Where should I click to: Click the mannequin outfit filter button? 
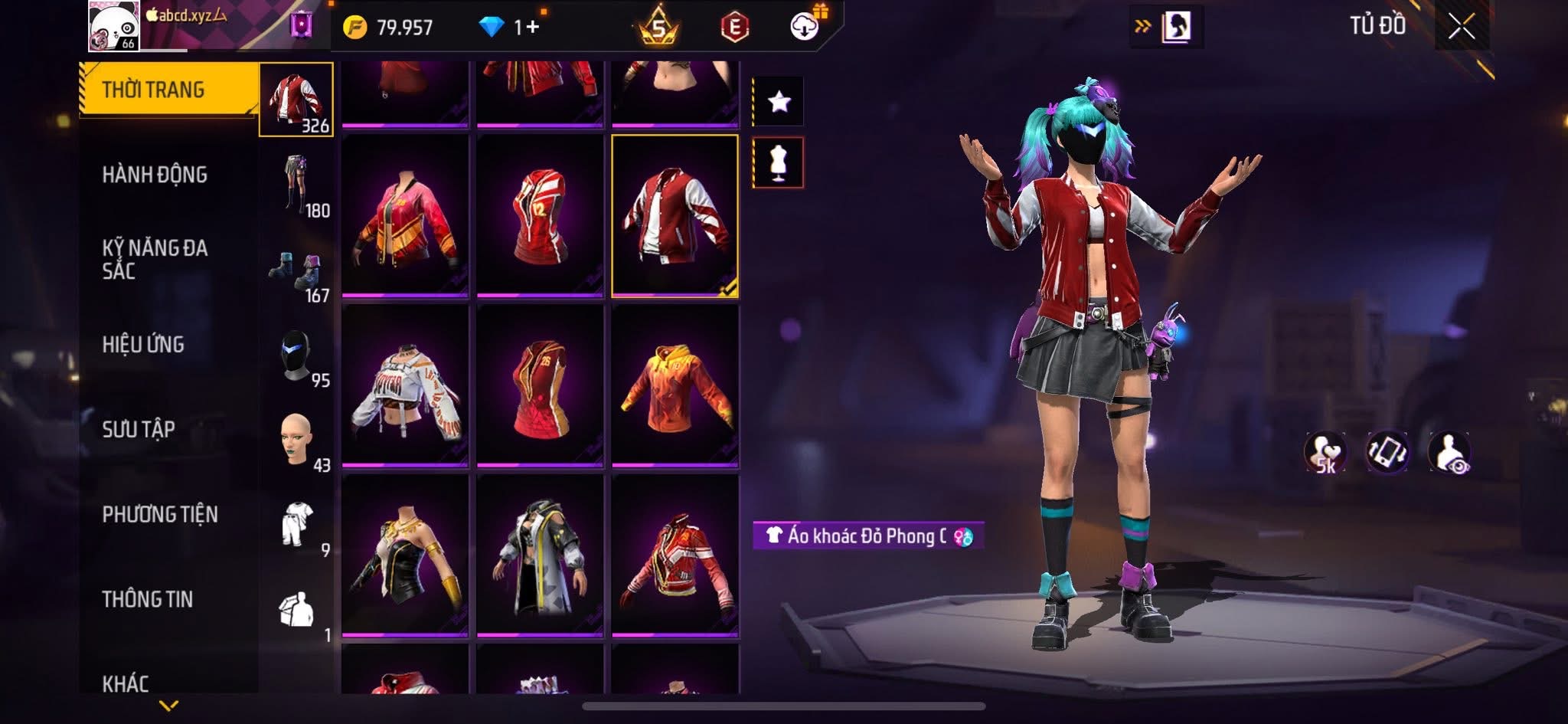coord(779,162)
